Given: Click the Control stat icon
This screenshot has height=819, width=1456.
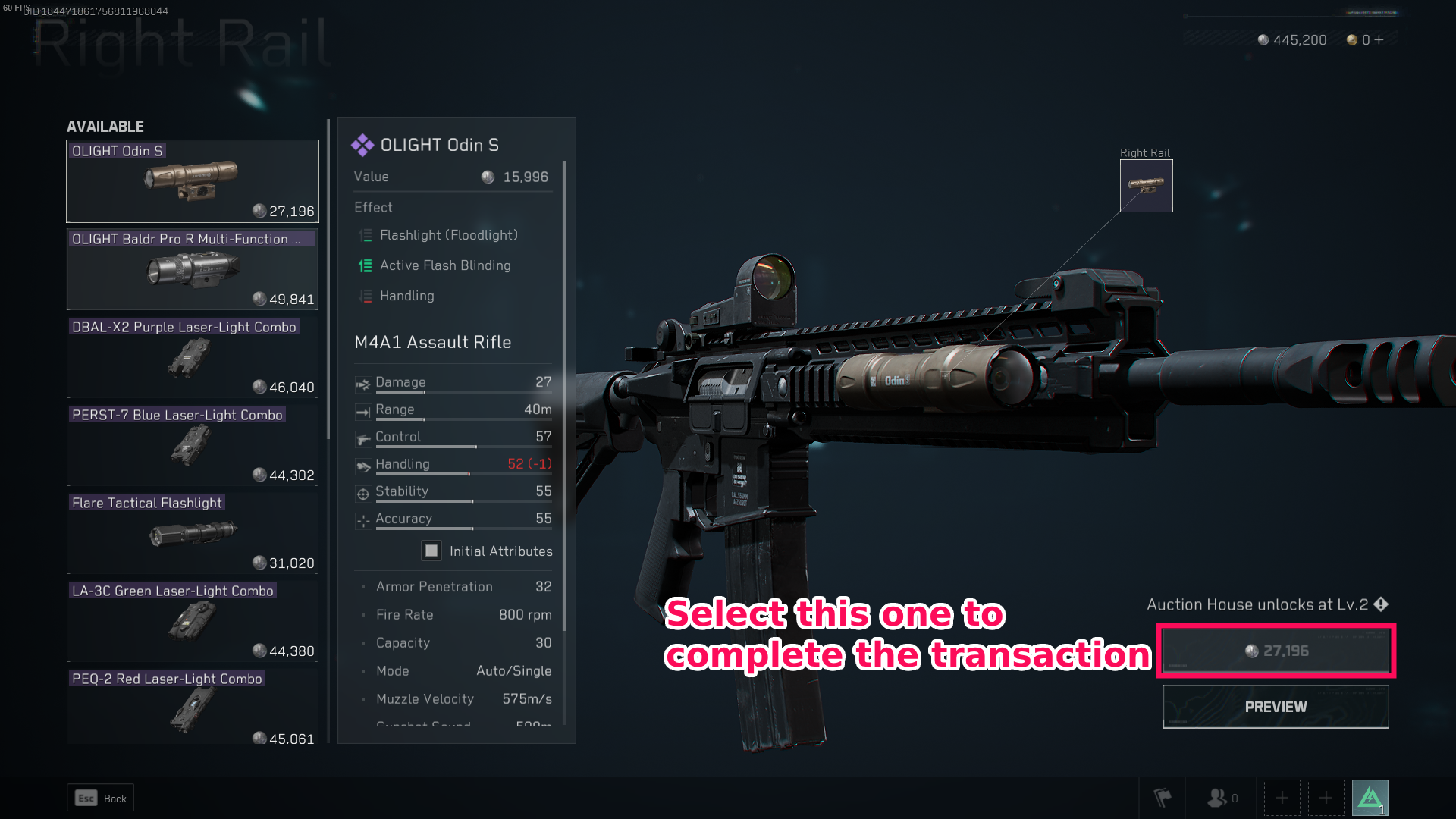Looking at the screenshot, I should pos(363,438).
